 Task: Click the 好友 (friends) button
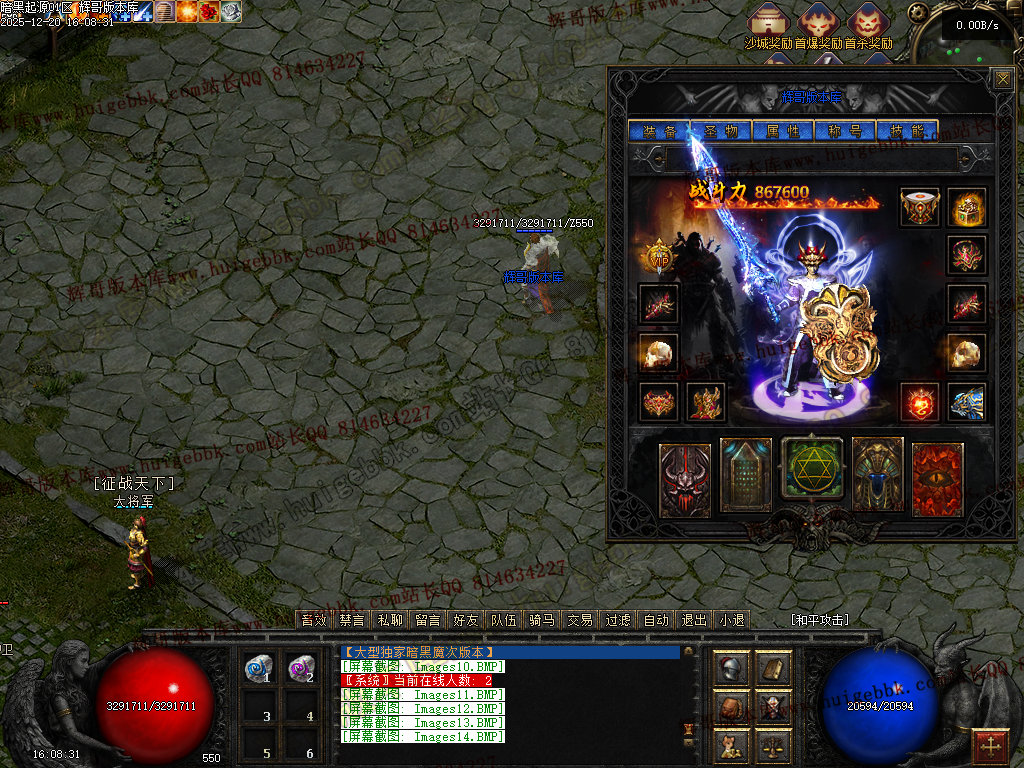click(465, 620)
